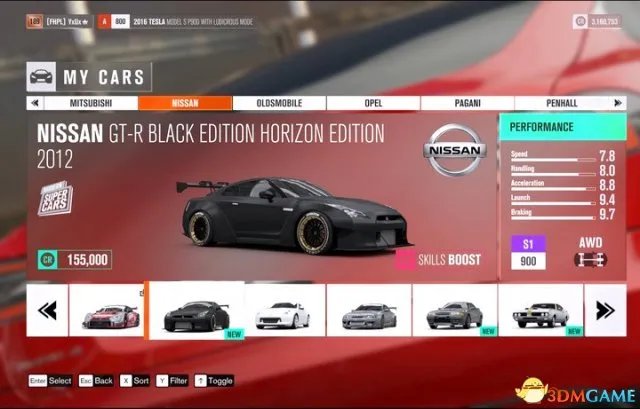The image size is (640, 409).
Task: Select the red and white race car thumbnail
Action: coord(106,311)
